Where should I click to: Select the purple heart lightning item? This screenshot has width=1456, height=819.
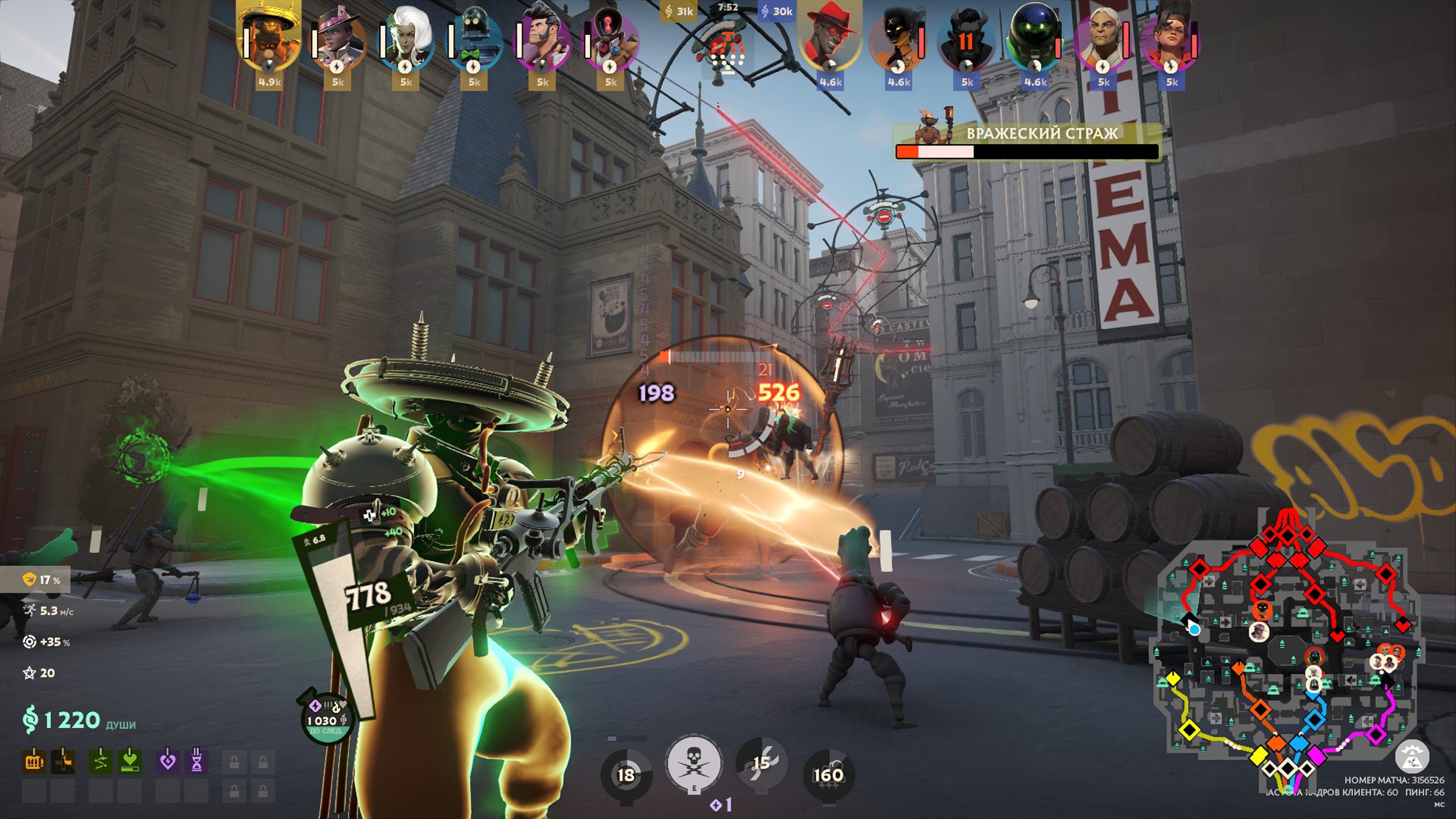(x=168, y=762)
